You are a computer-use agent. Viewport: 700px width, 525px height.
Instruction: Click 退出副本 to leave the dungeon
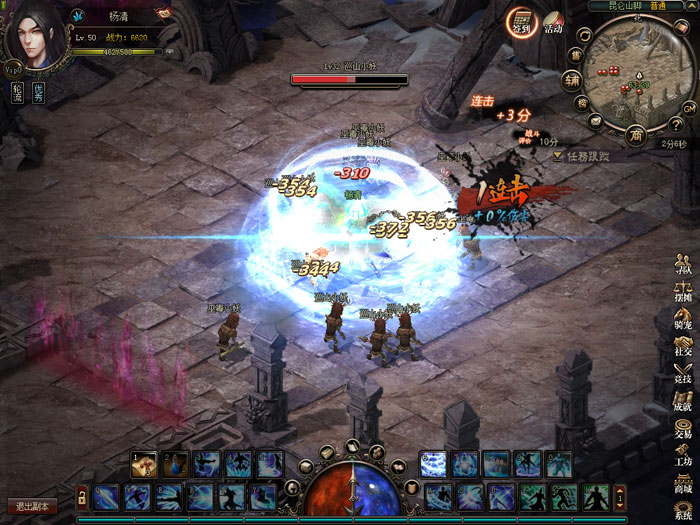pyautogui.click(x=32, y=507)
